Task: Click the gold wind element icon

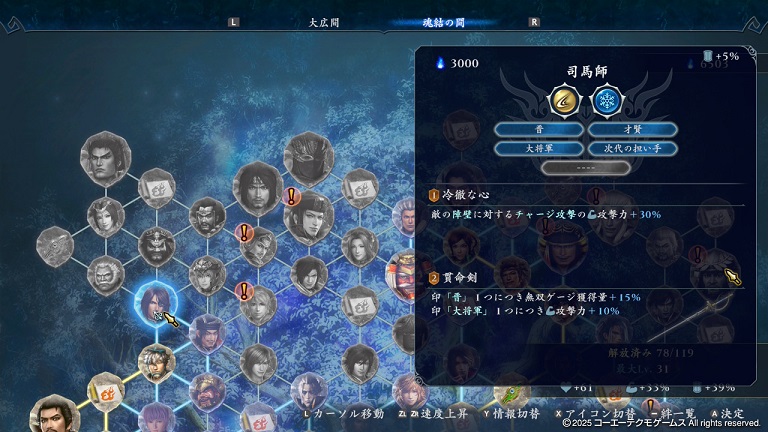Action: point(565,100)
